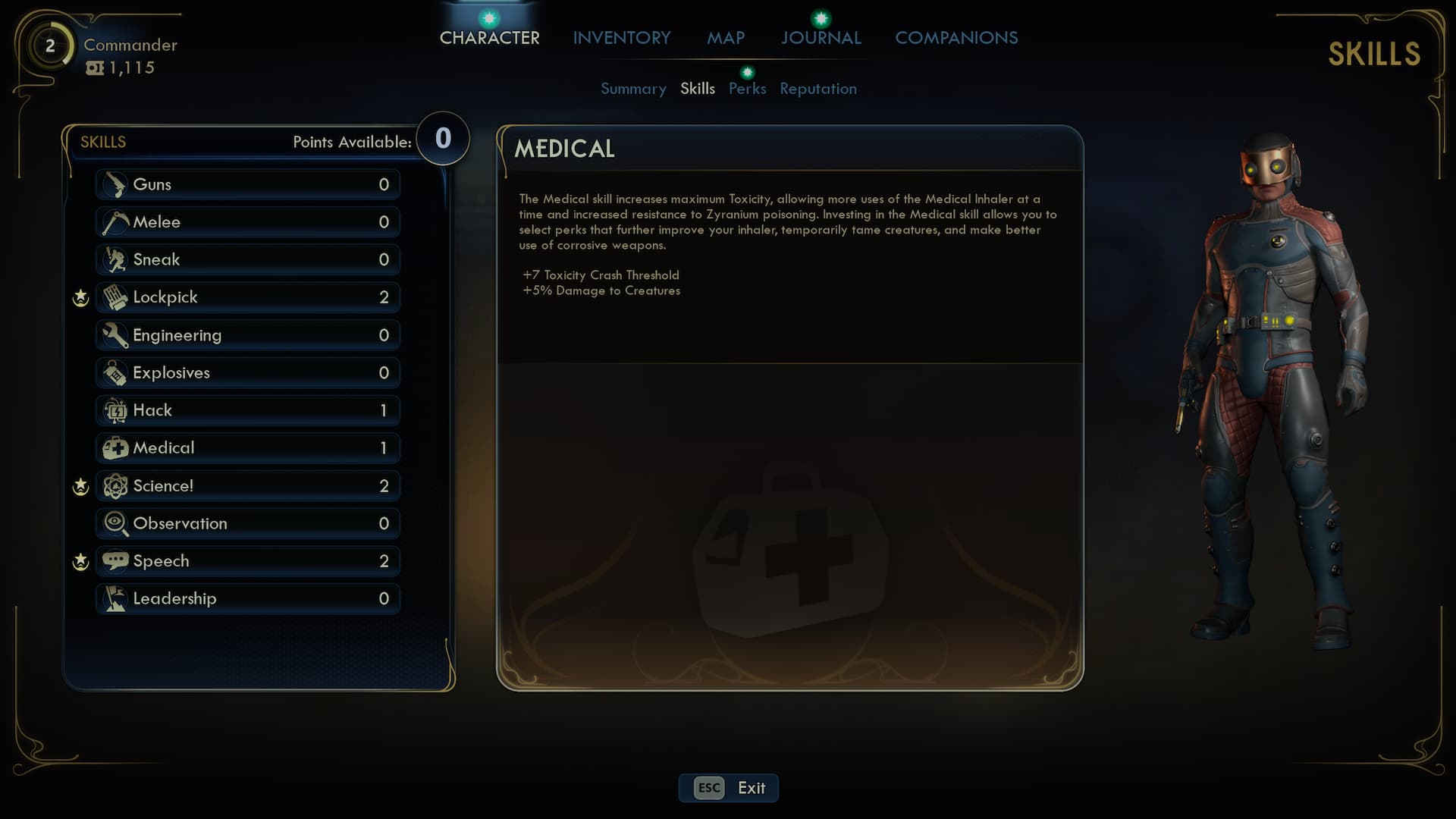Choose the Melee skill
1456x819 pixels.
(247, 222)
